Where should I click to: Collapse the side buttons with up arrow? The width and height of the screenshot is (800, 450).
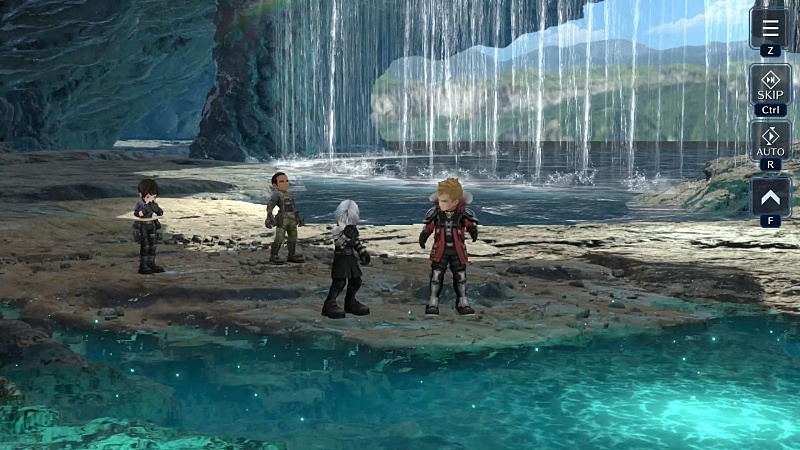pos(770,196)
